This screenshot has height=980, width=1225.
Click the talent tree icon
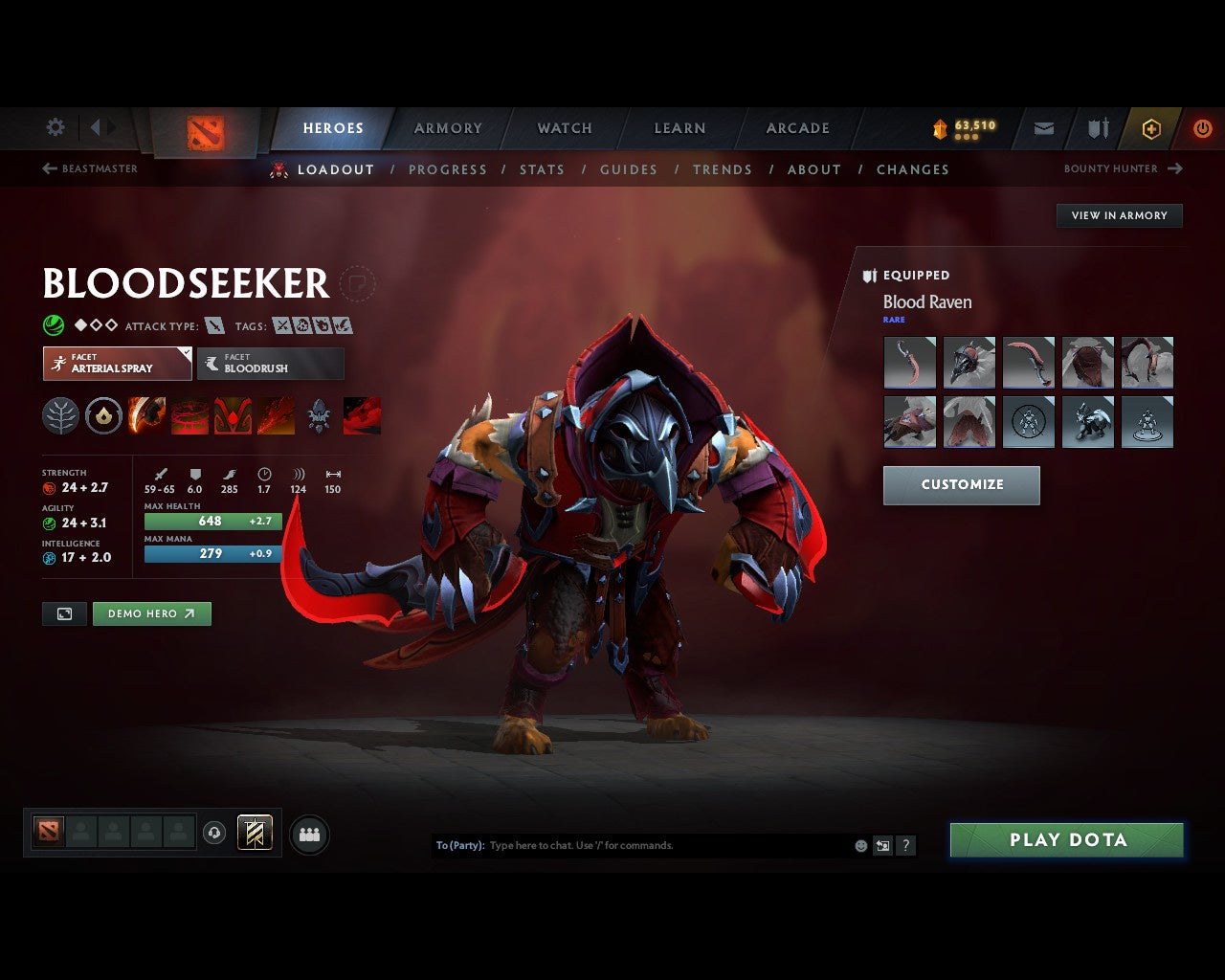(60, 415)
